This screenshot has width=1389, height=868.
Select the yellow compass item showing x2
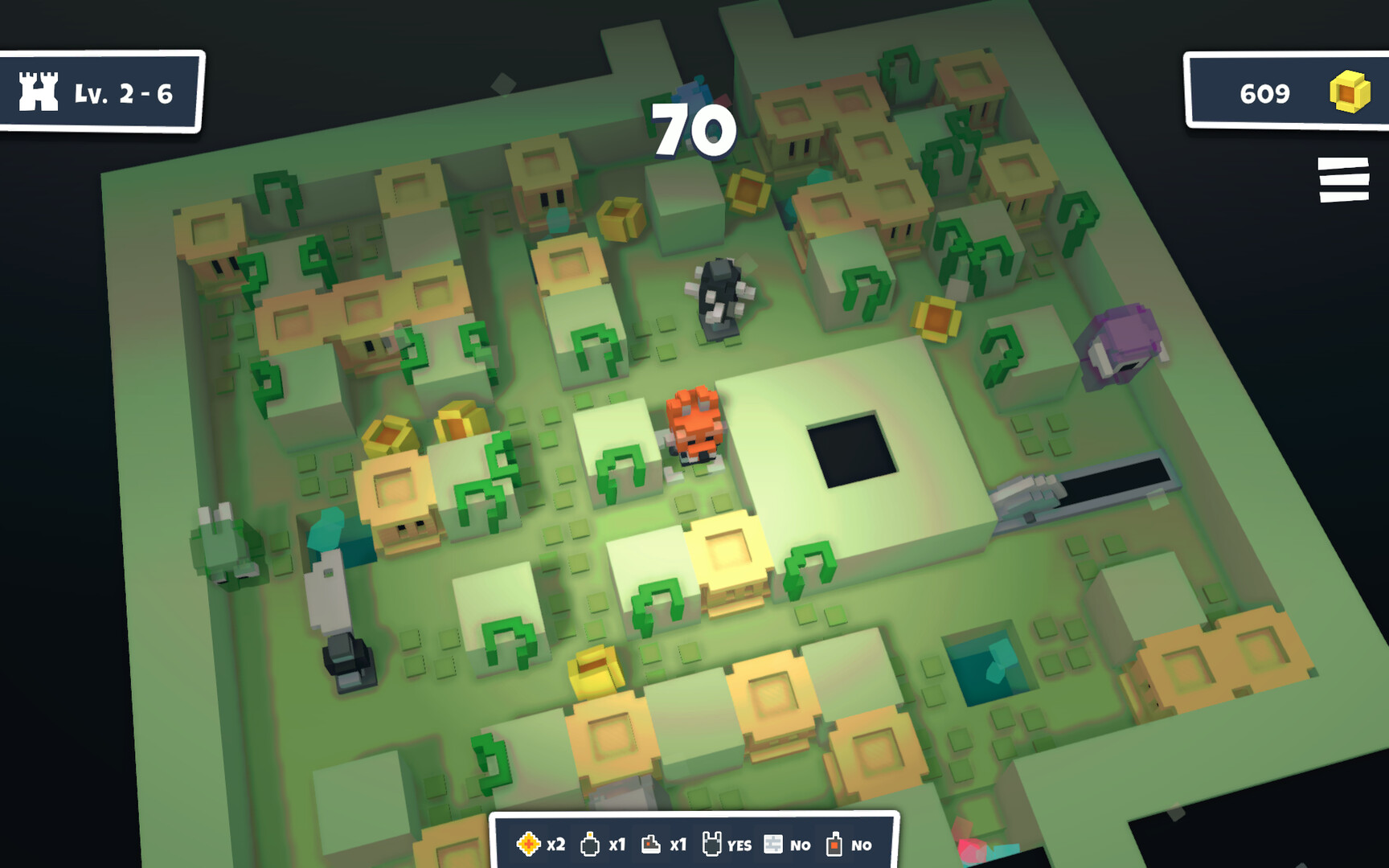point(530,845)
